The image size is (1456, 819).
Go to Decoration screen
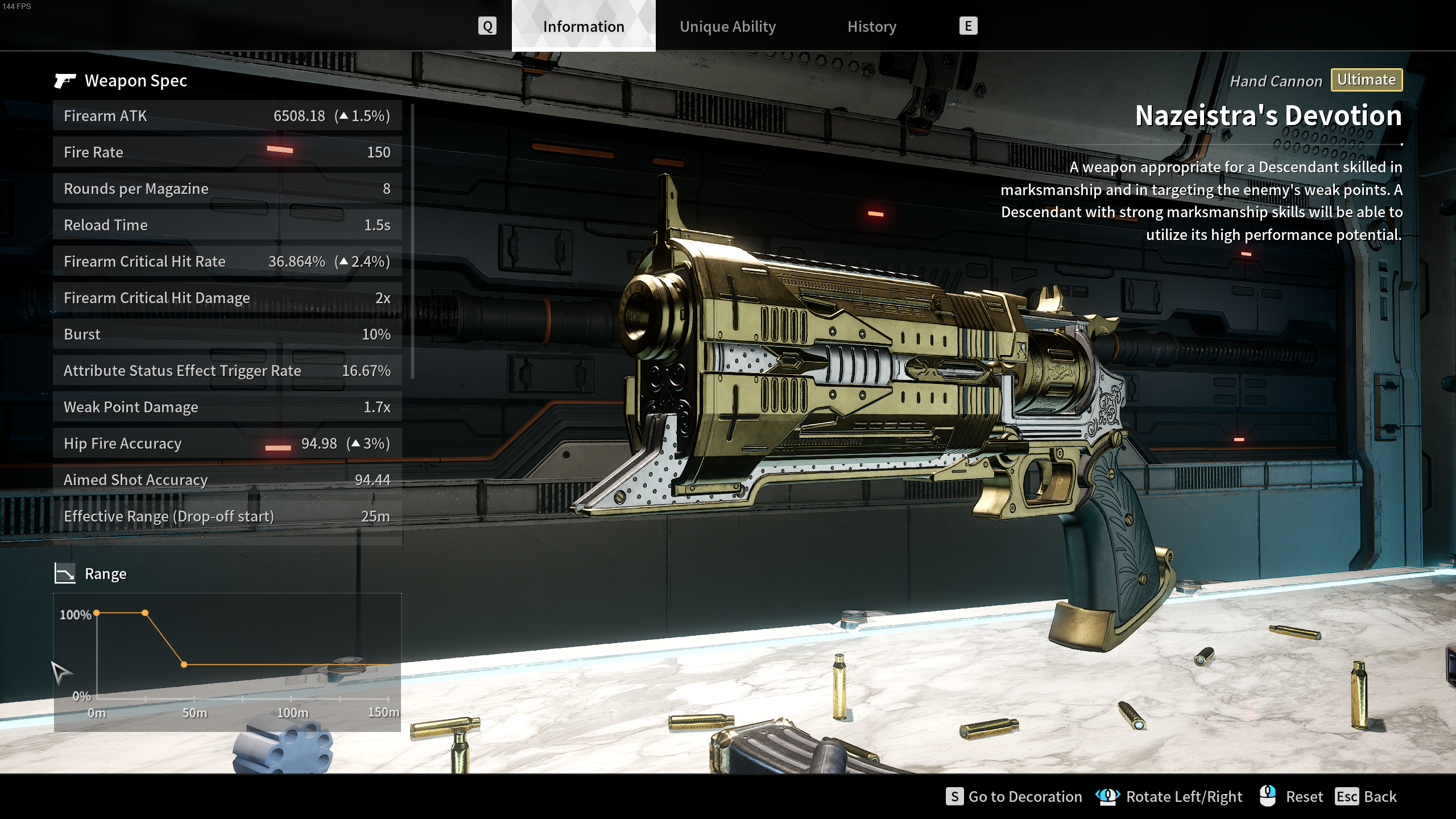[x=1014, y=796]
